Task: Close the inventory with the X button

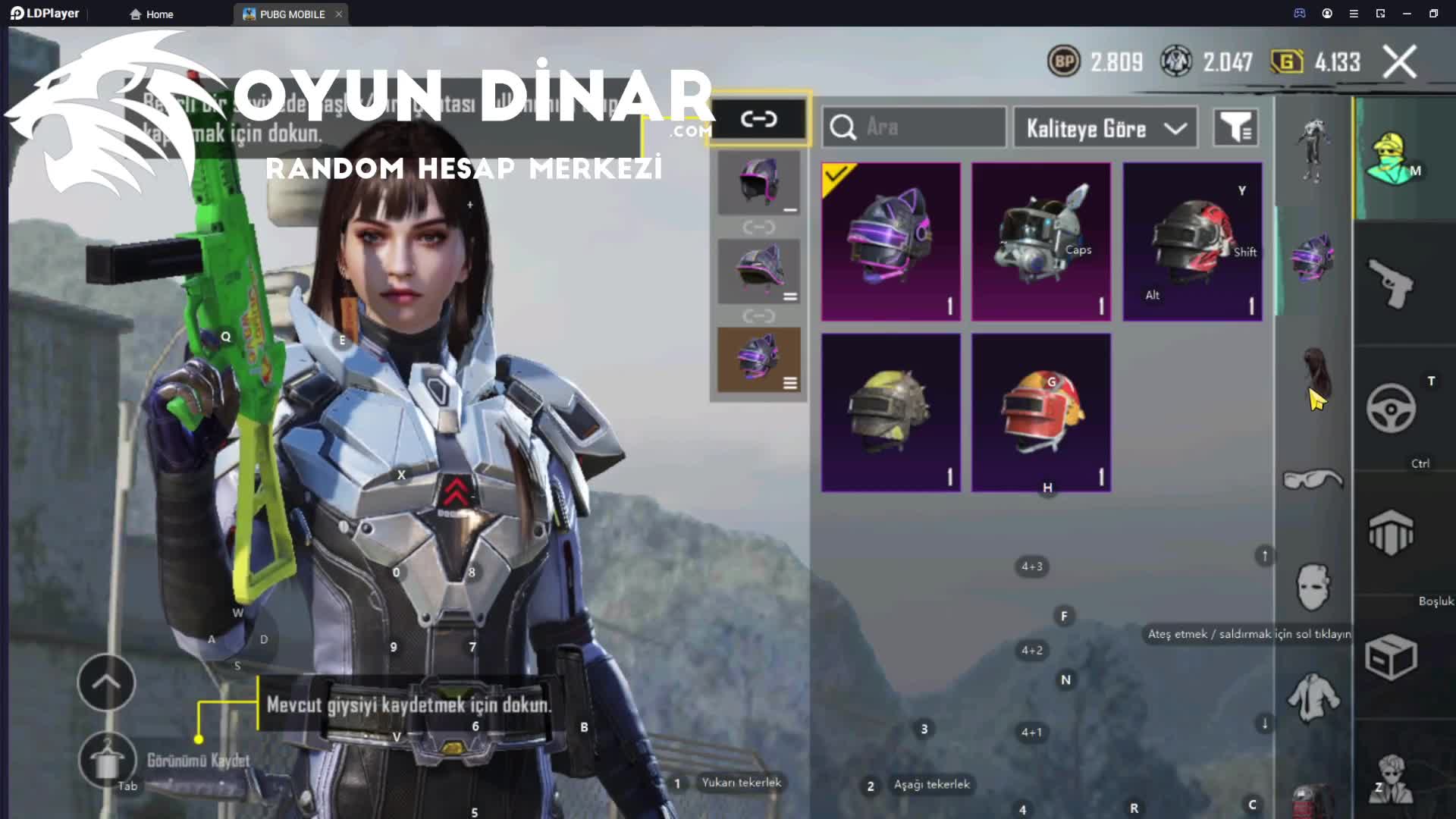Action: (1399, 62)
